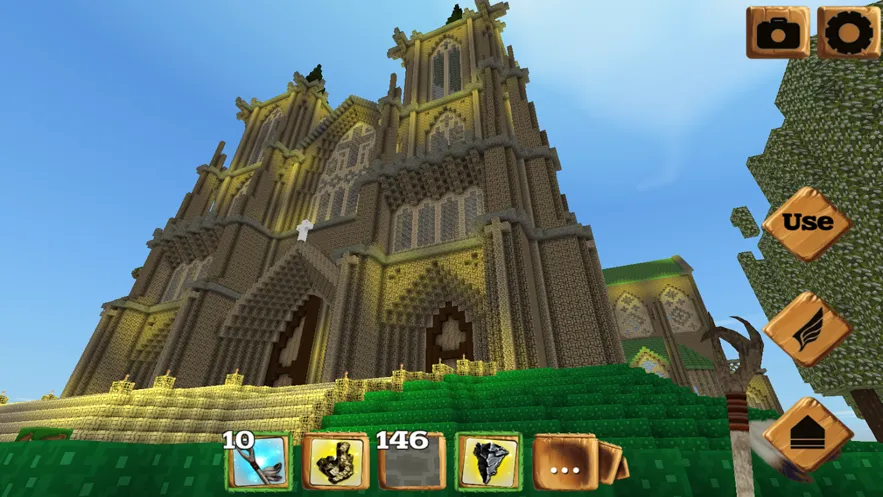Select the claw staff hotbar slot

[x=258, y=462]
